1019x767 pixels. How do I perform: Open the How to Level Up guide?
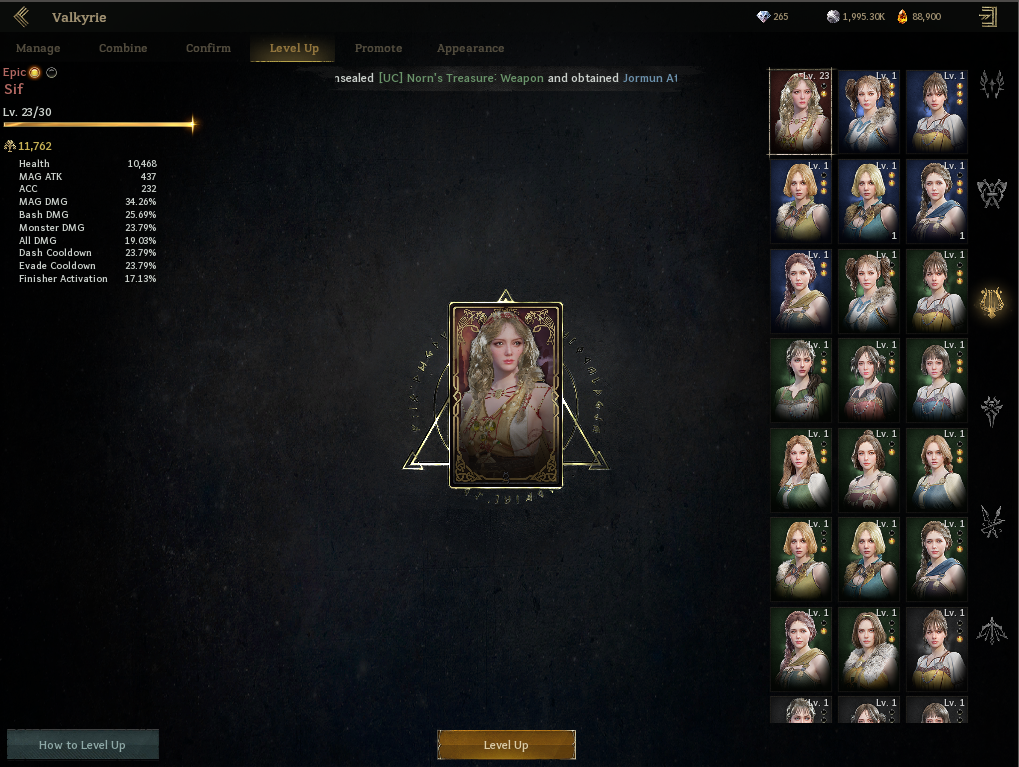[82, 745]
